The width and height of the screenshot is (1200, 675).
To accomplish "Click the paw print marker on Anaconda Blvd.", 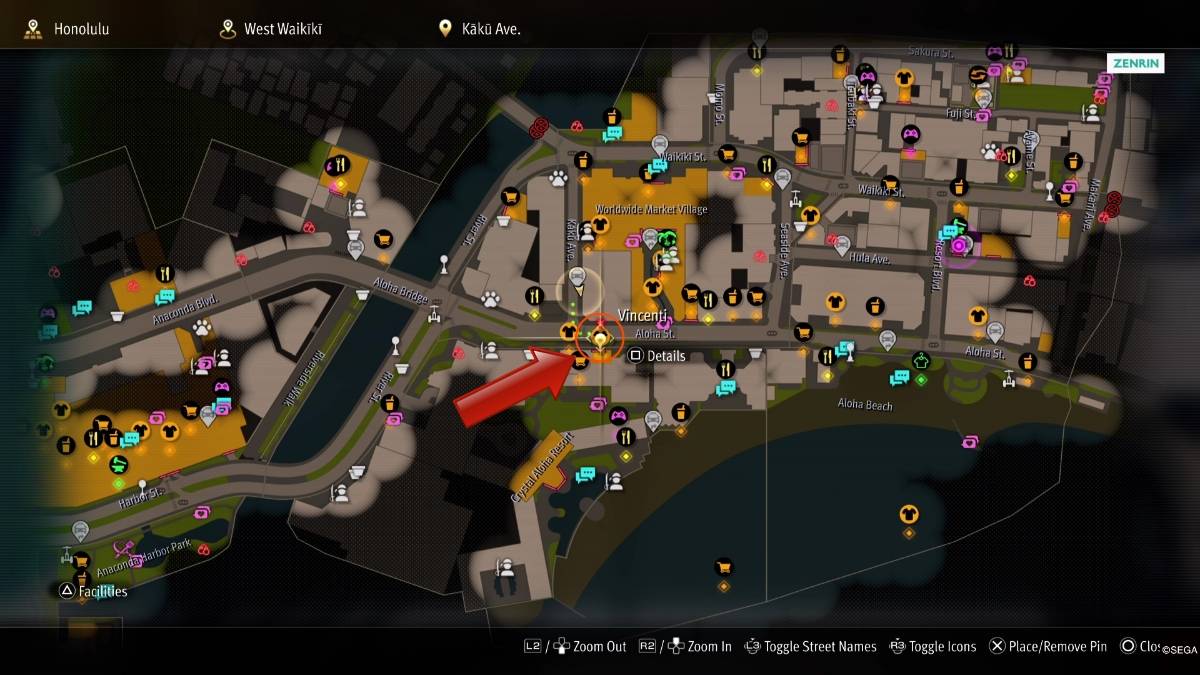I will coord(202,327).
